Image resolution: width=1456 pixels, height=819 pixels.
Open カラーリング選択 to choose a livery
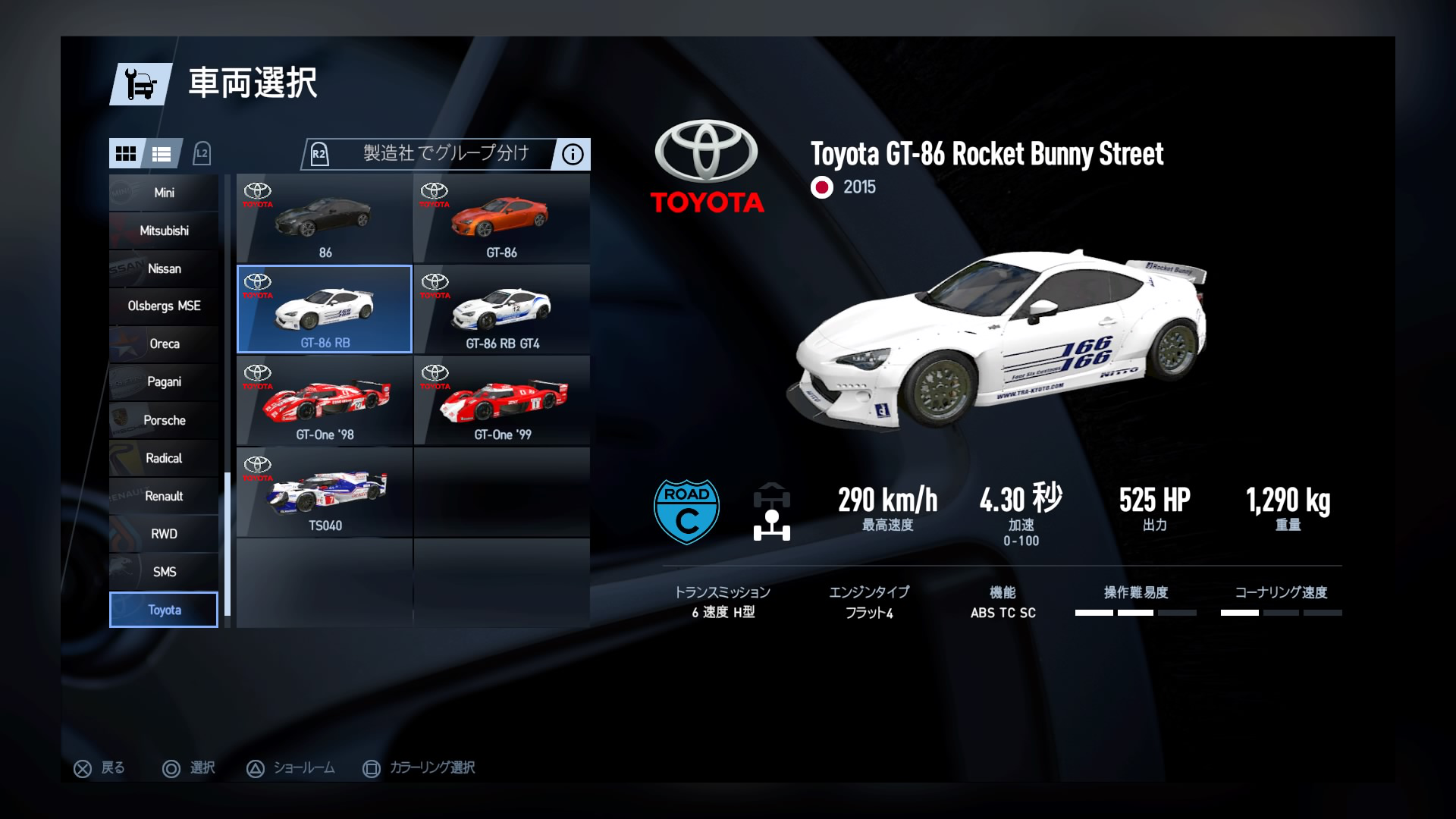[x=417, y=767]
